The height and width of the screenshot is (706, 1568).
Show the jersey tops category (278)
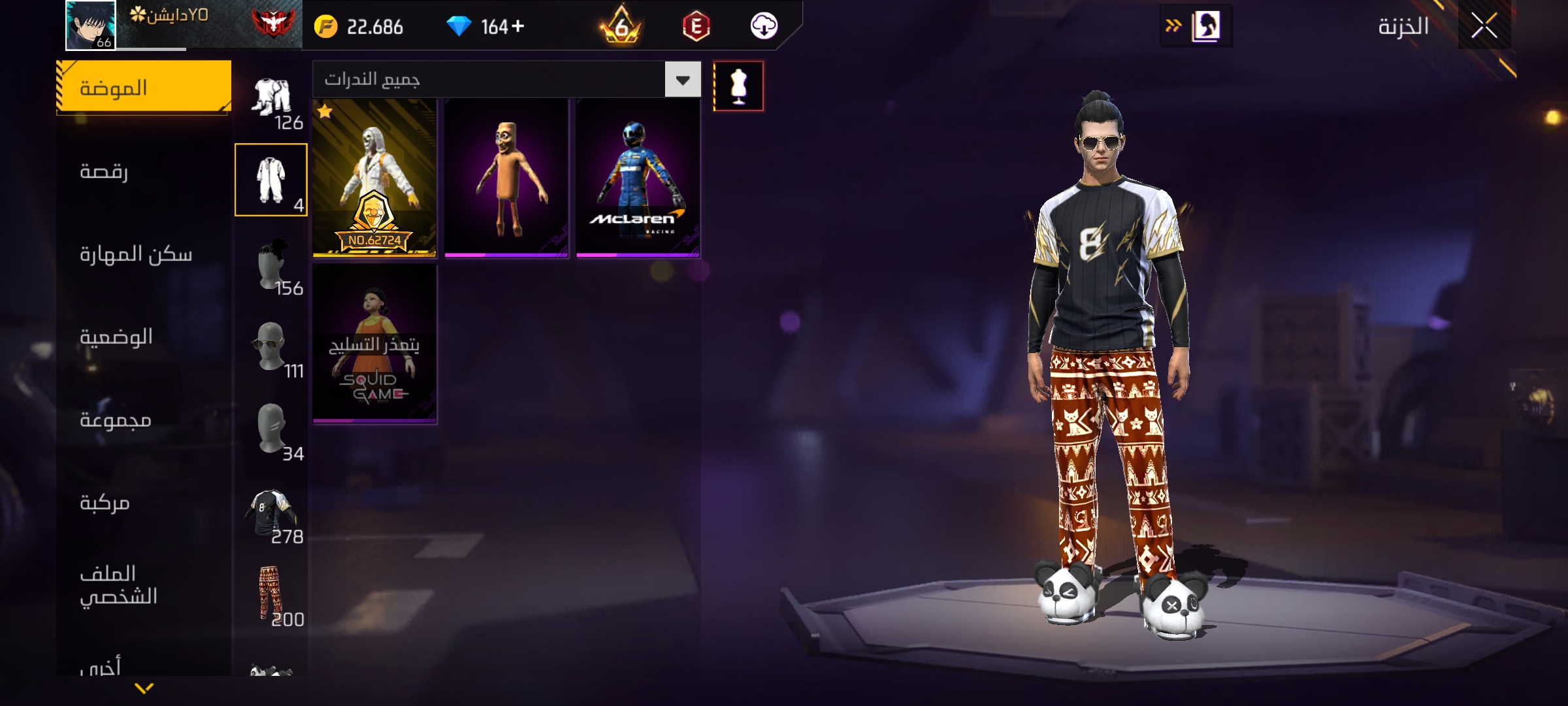click(x=271, y=513)
